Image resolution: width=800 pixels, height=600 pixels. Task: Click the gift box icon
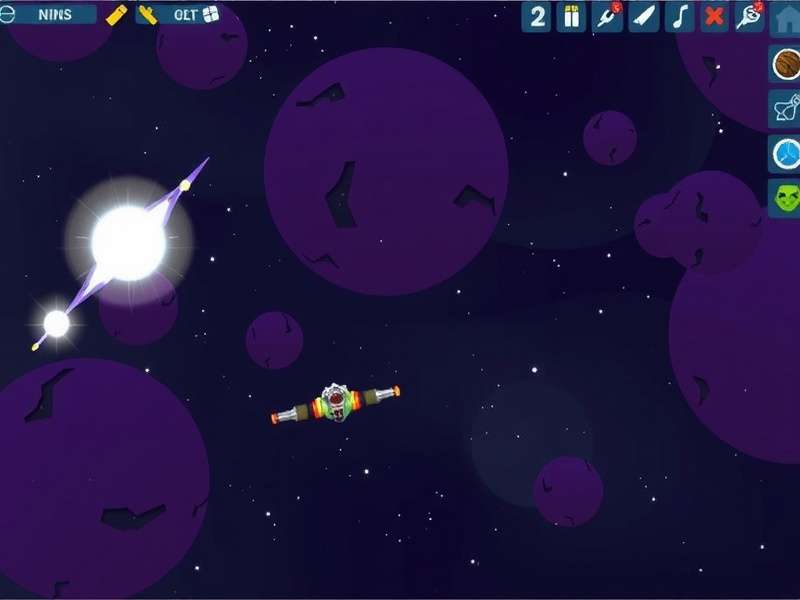(572, 16)
